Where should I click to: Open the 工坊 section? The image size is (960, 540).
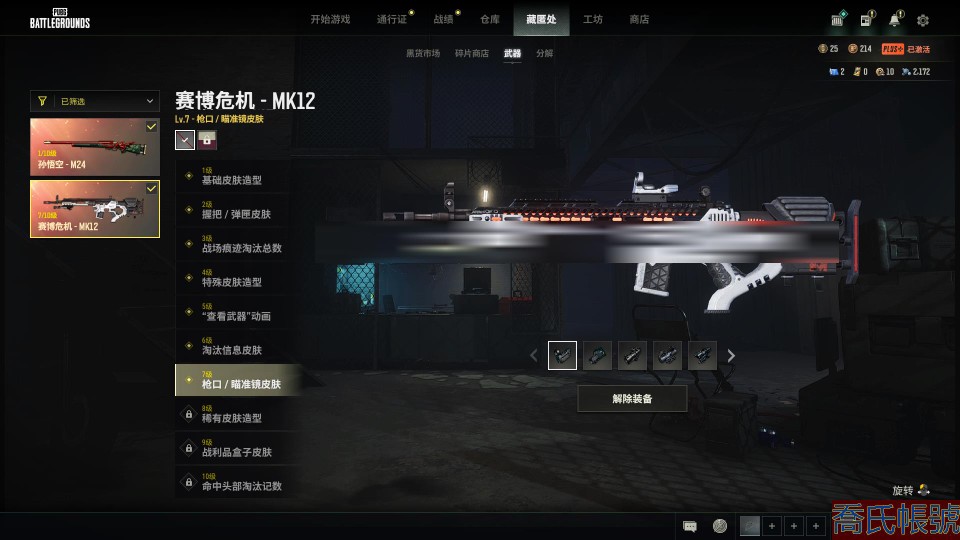(x=593, y=19)
